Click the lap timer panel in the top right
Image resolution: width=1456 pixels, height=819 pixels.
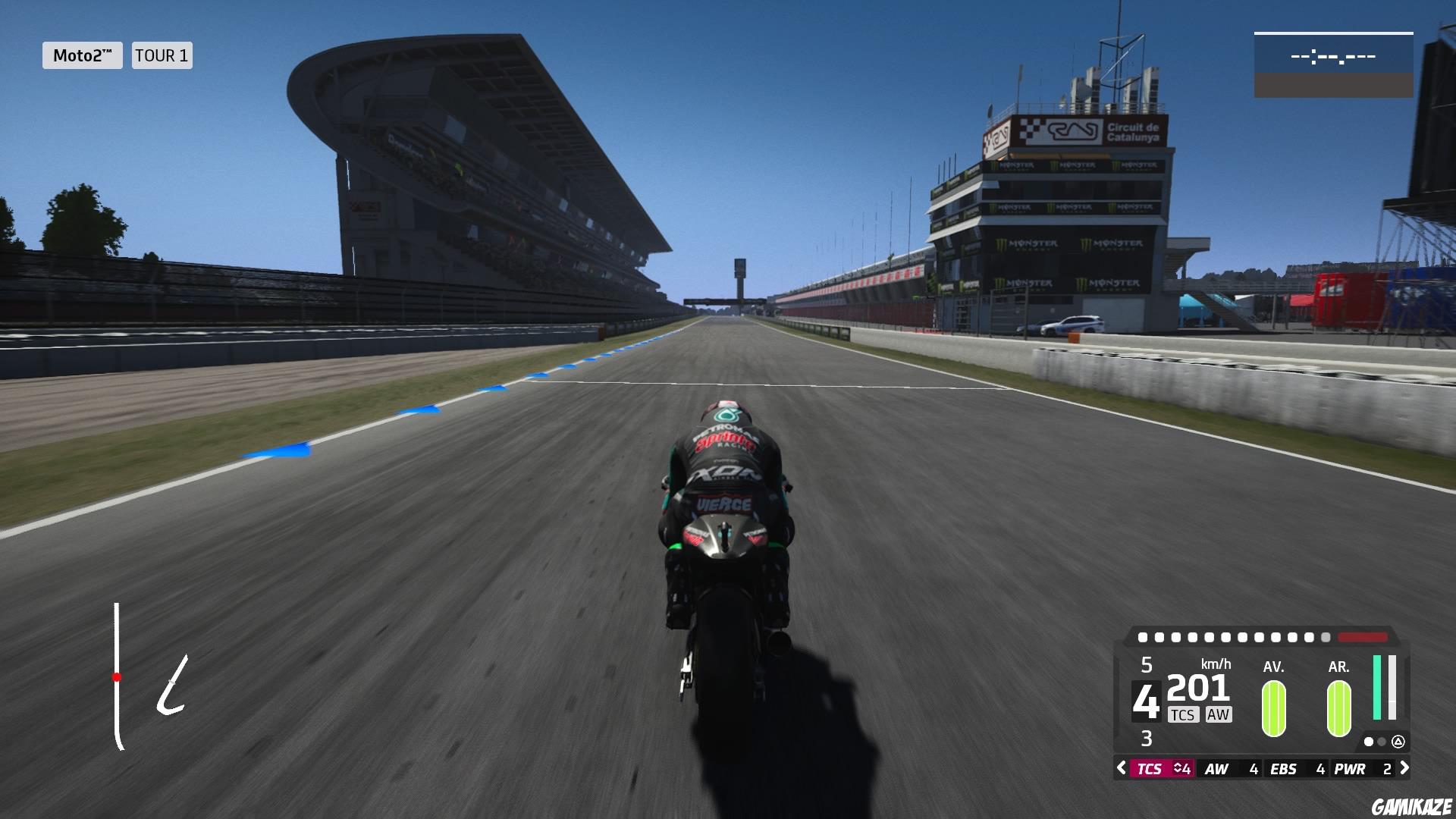(1335, 55)
